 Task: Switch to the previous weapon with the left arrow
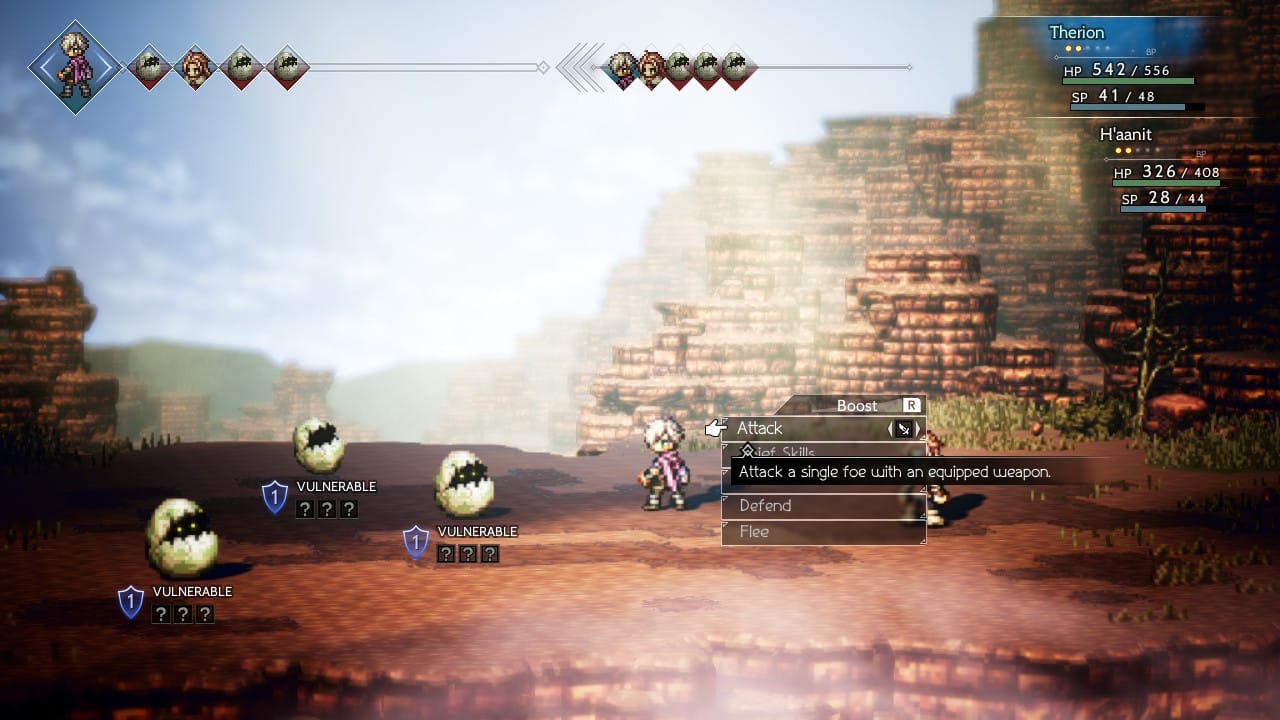click(x=891, y=429)
